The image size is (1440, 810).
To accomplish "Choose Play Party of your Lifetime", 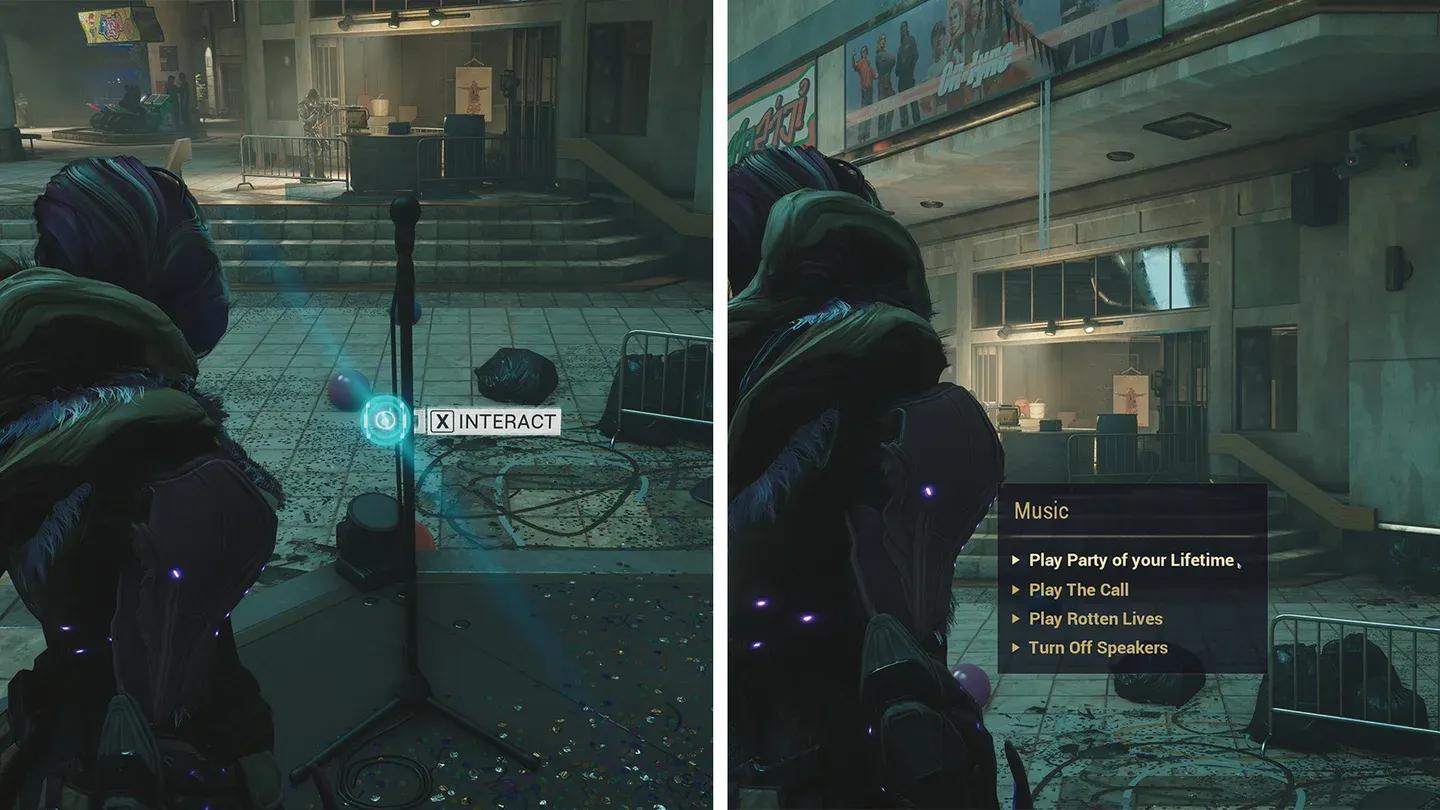I will [x=1130, y=561].
